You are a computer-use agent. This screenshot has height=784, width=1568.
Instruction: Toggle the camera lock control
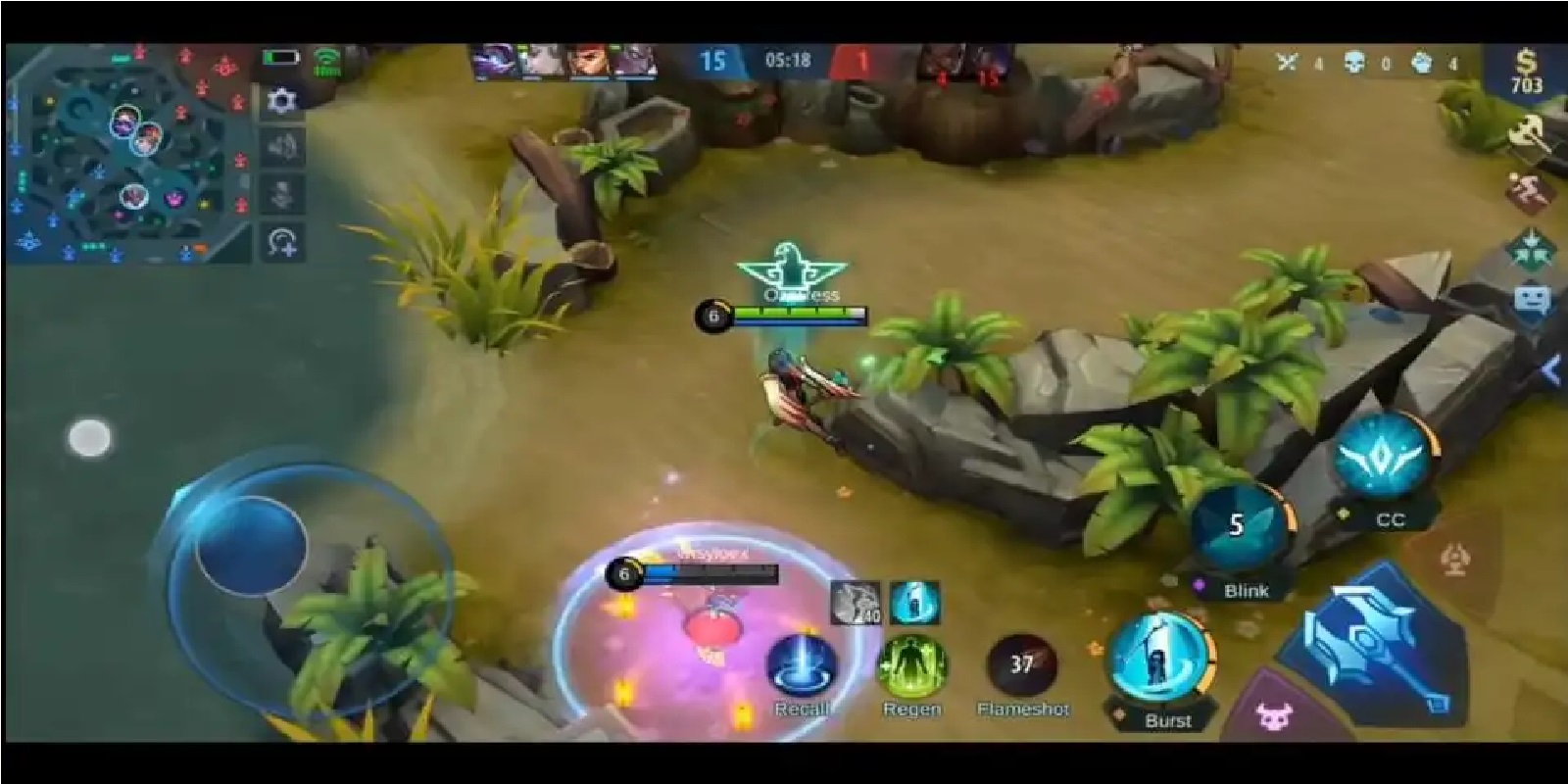tap(281, 243)
